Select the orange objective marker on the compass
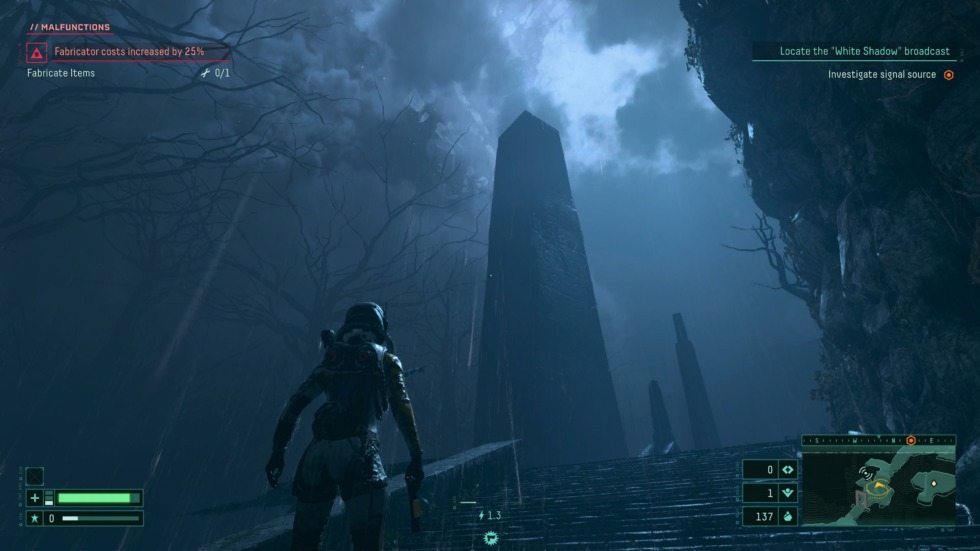The image size is (980, 551). [x=910, y=440]
